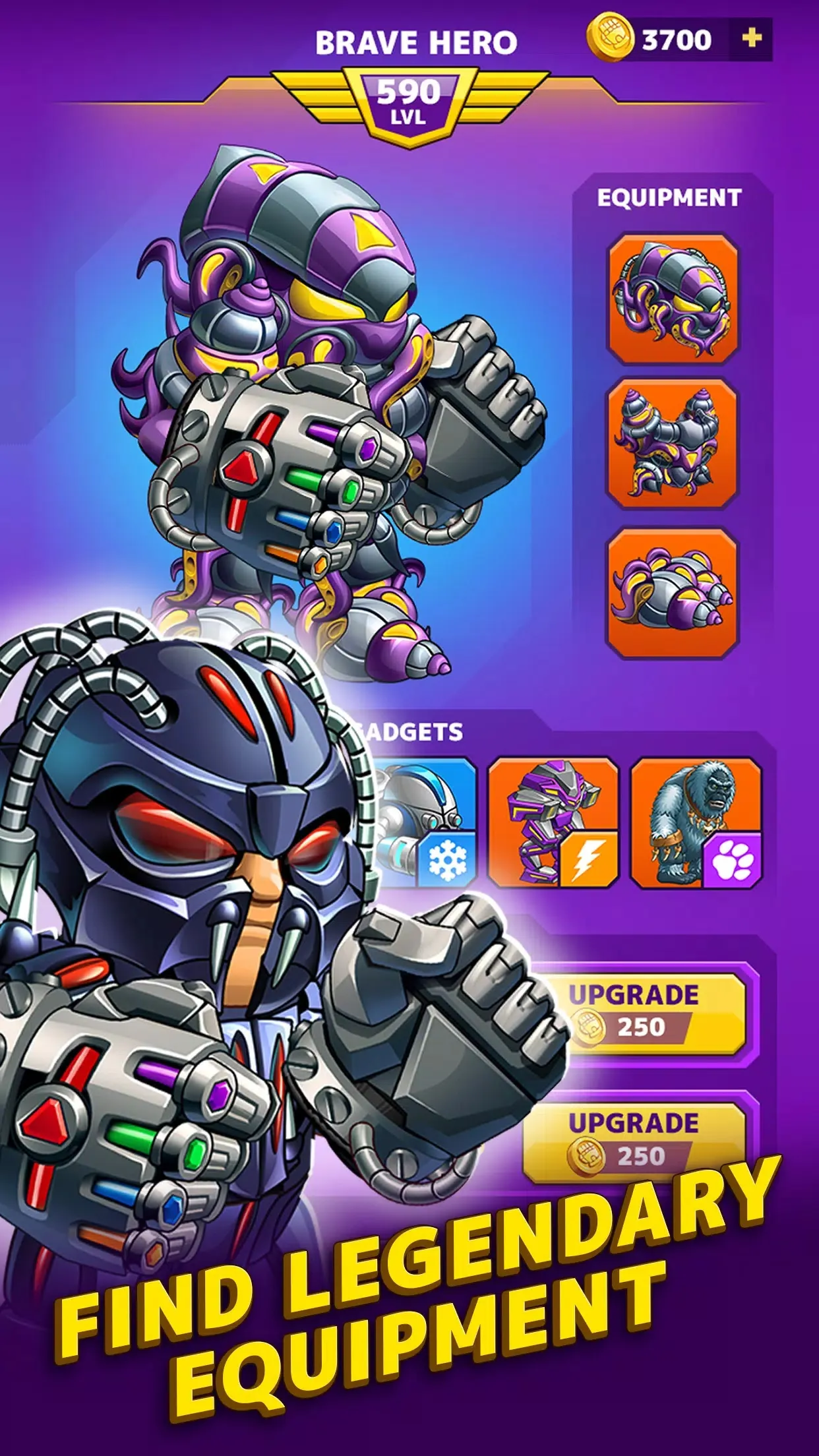Select the frost robot snowflake gadget
The image size is (819, 1456).
[429, 824]
